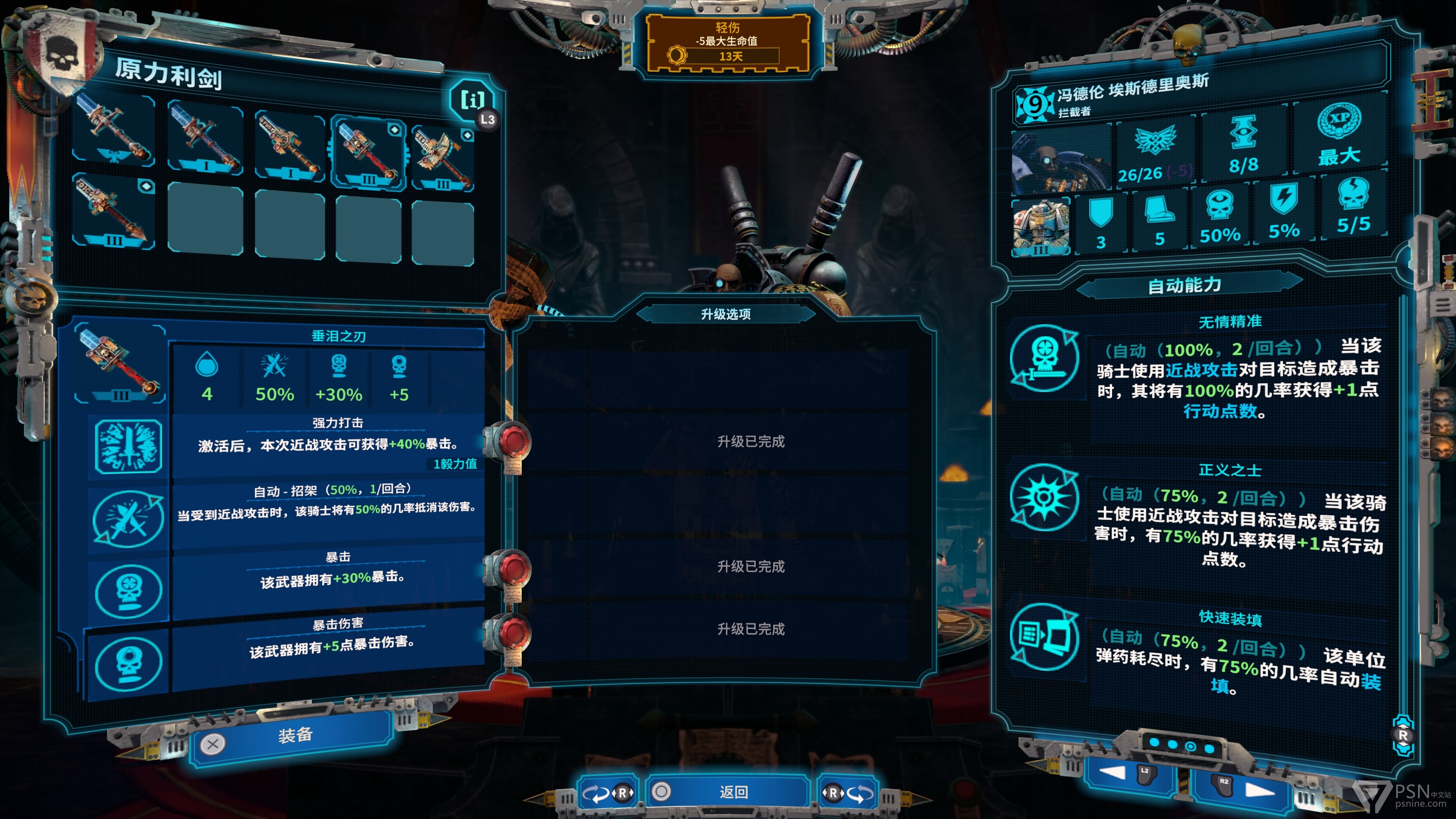Select the highlighted tier III force sword

point(369,152)
